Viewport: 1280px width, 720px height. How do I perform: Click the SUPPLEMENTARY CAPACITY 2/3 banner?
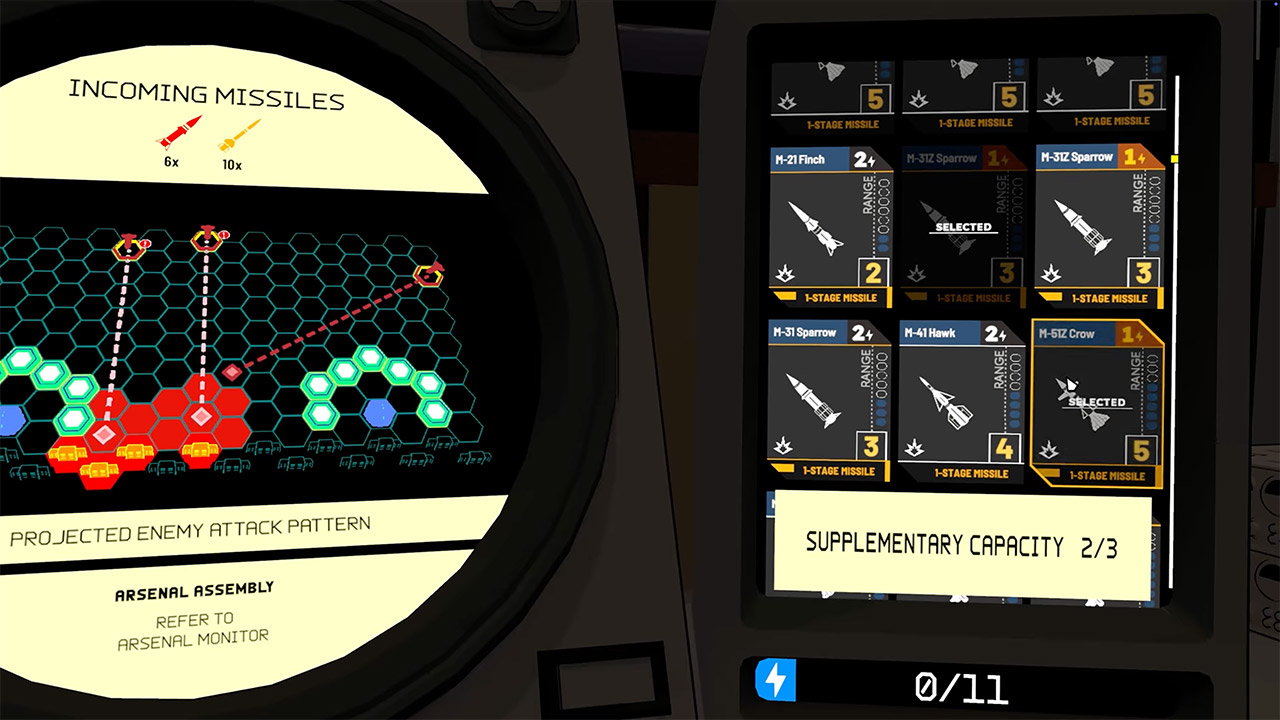tap(962, 543)
